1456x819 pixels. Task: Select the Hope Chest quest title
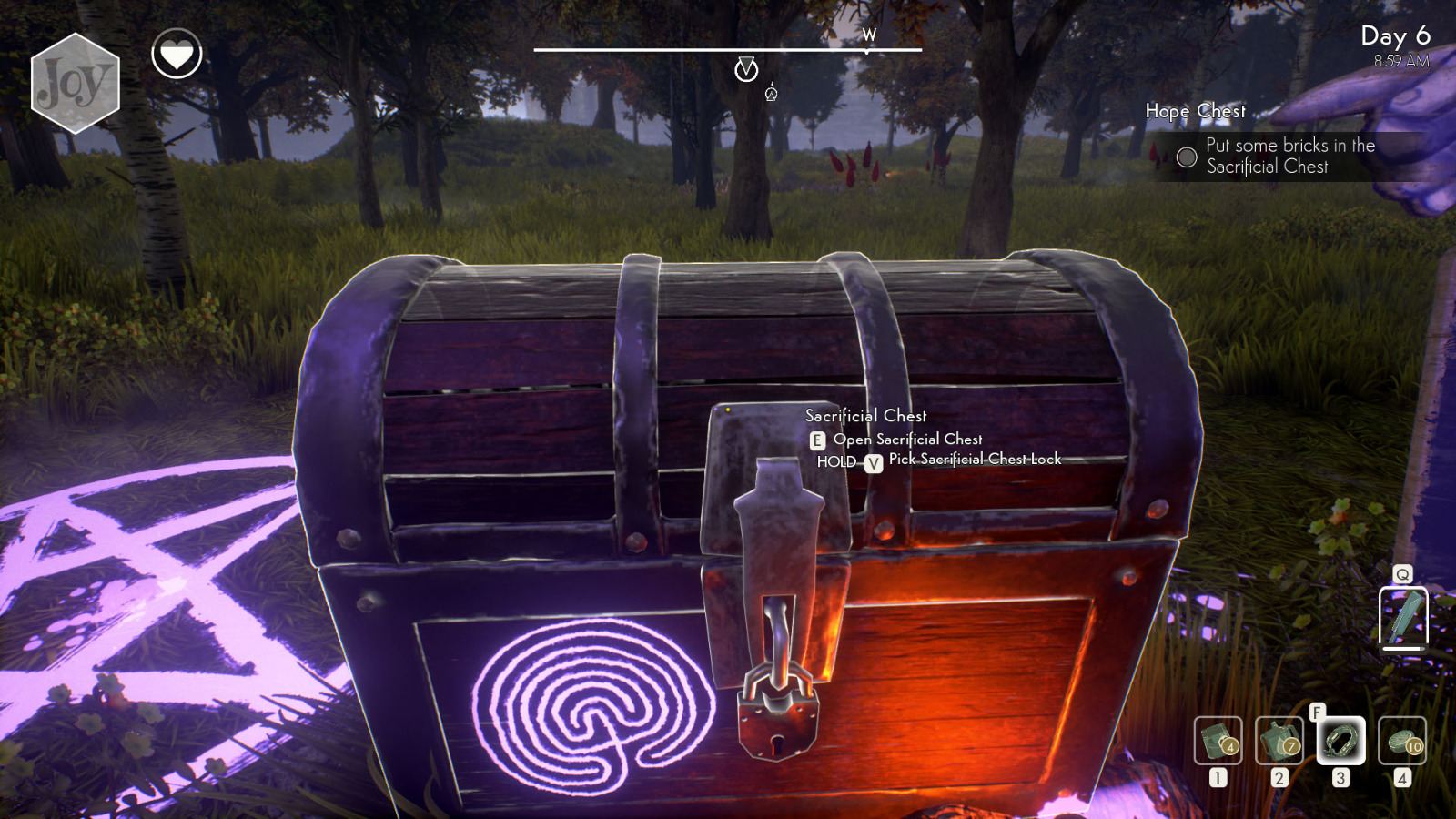(x=1196, y=111)
